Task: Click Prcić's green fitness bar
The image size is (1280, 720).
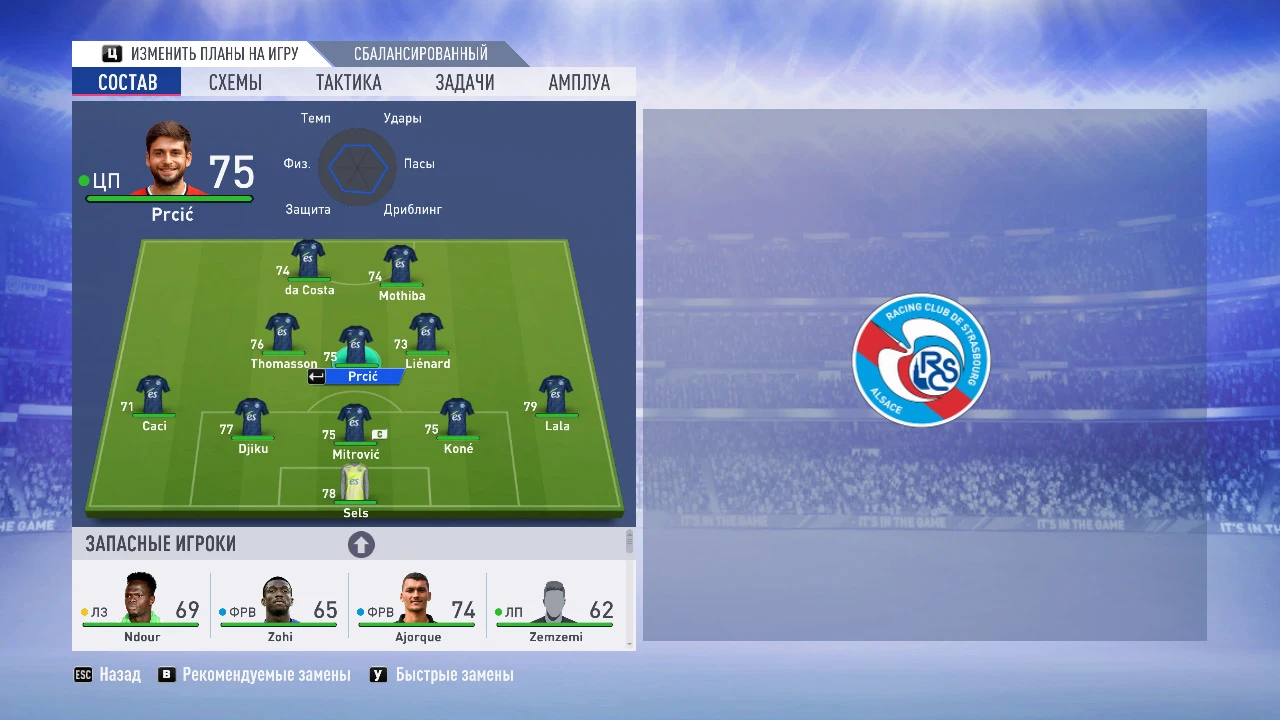Action: (x=168, y=197)
